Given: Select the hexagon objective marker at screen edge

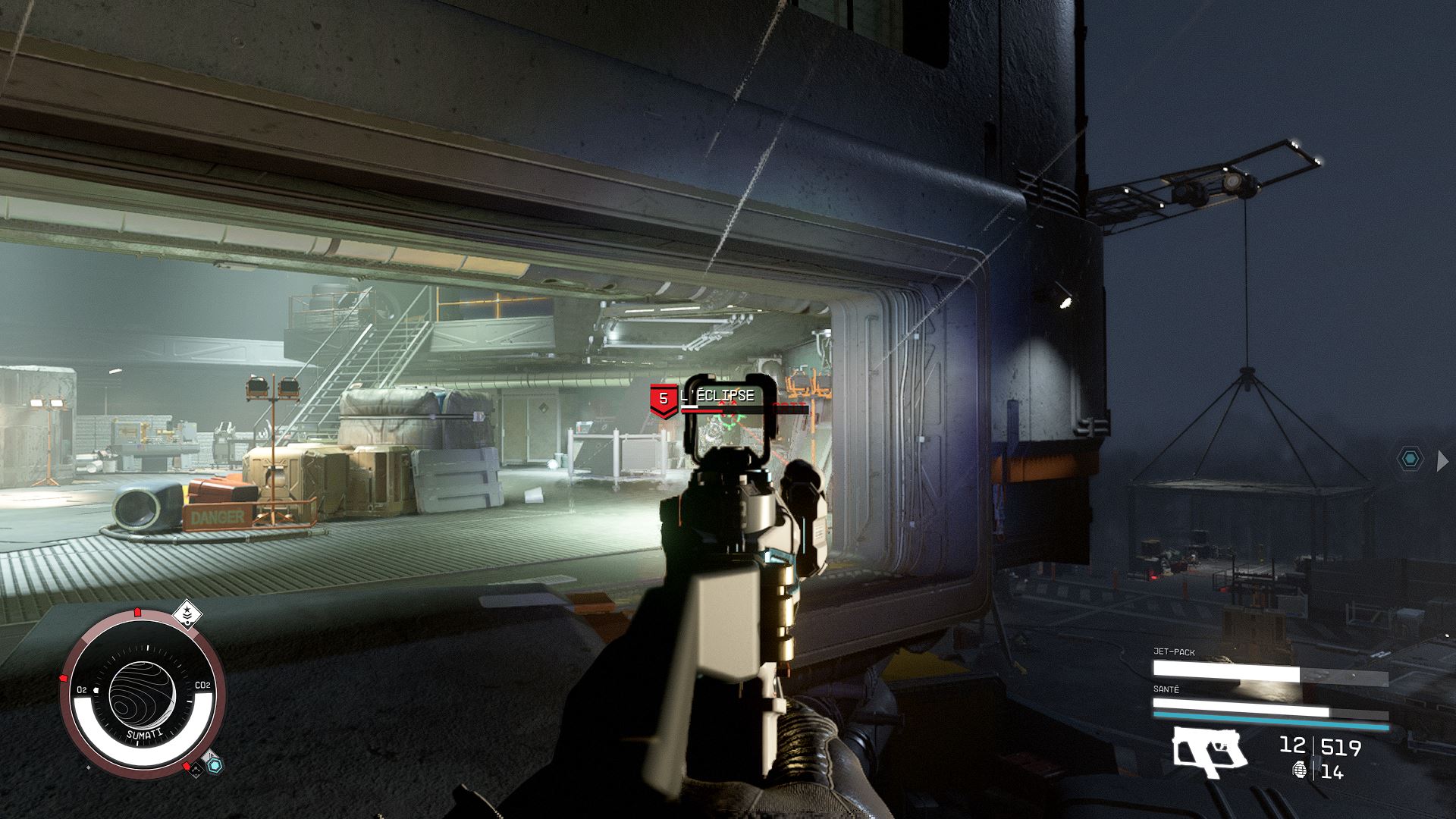Looking at the screenshot, I should coord(1410,459).
